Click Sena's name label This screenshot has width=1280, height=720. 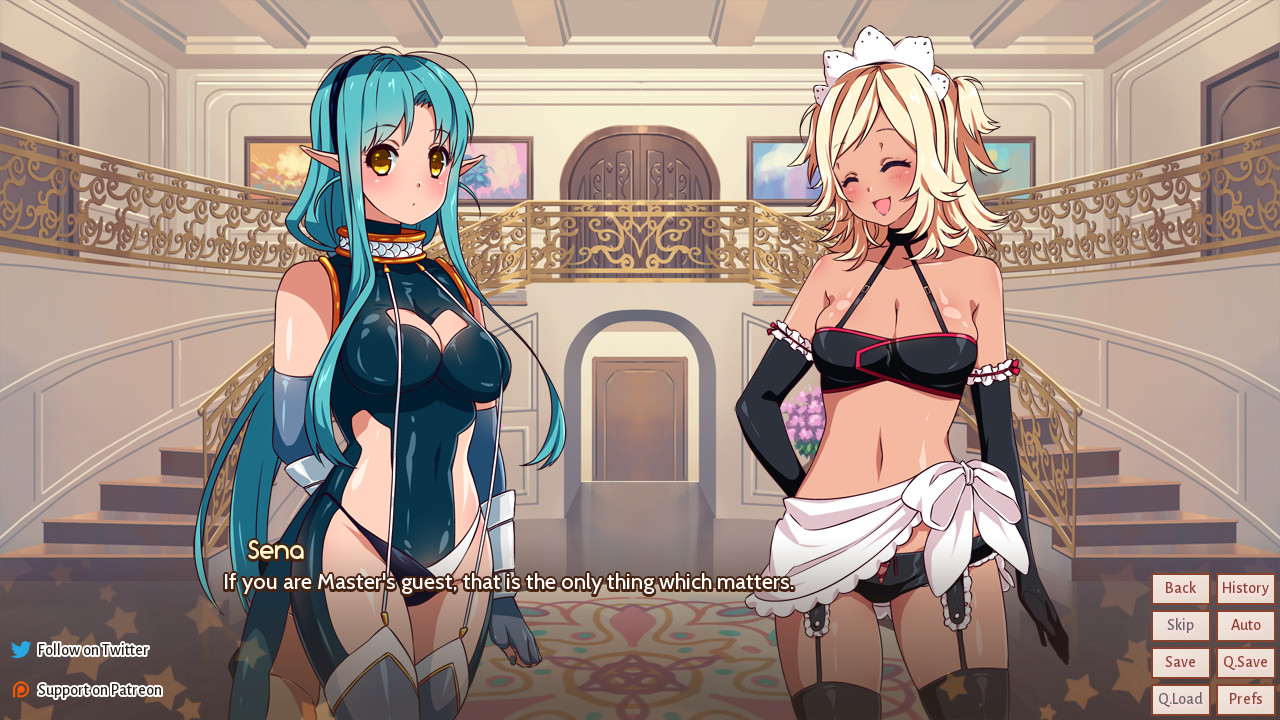point(275,551)
